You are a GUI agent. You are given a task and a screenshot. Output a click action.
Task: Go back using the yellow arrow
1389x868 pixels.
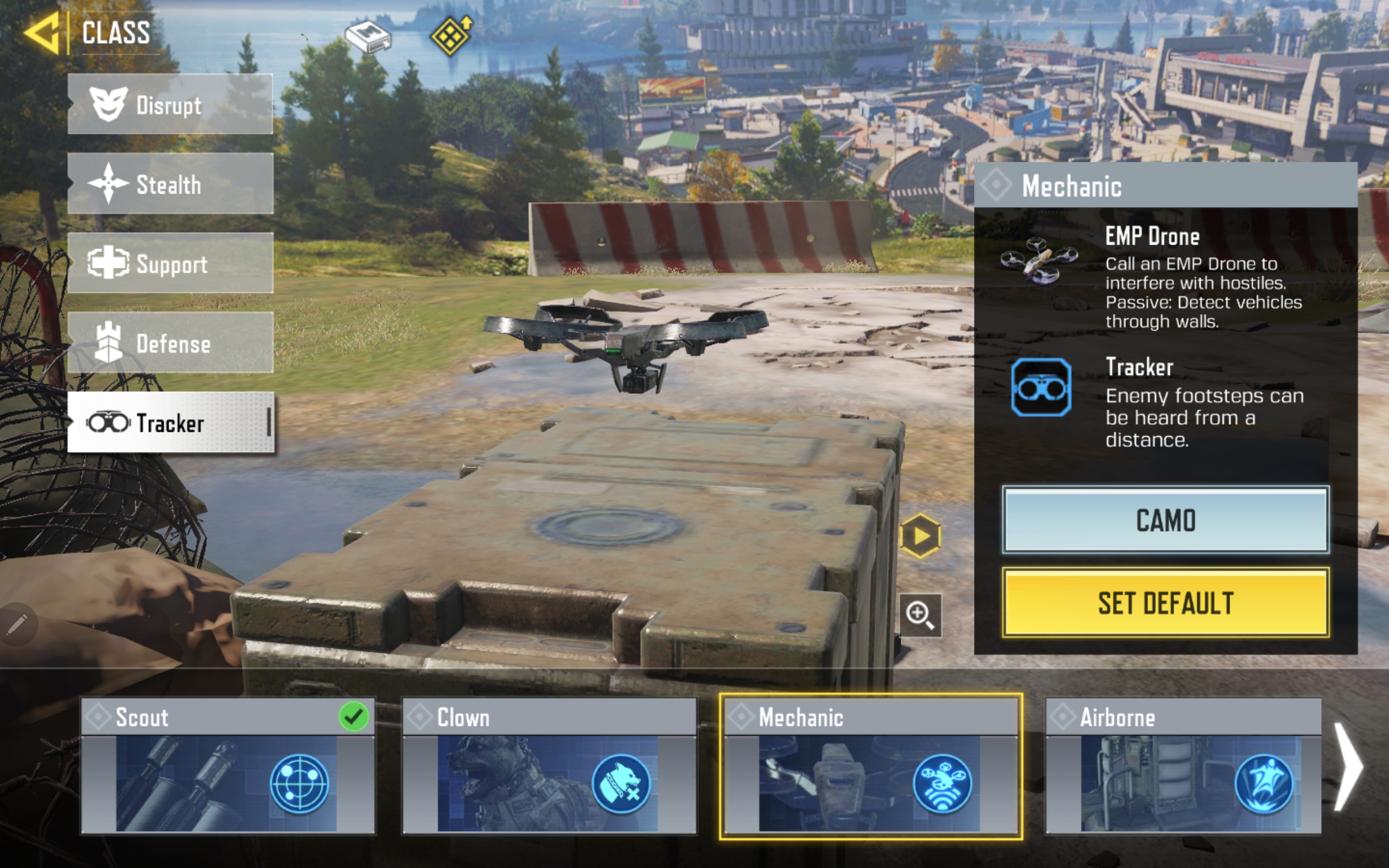42,33
